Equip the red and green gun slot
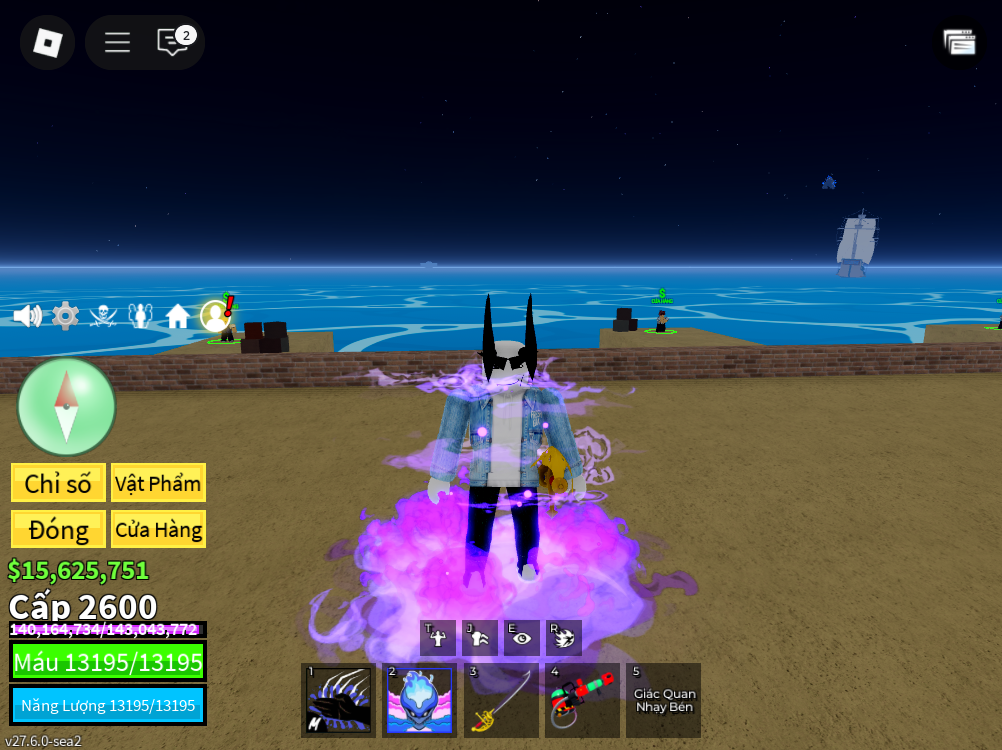 582,700
